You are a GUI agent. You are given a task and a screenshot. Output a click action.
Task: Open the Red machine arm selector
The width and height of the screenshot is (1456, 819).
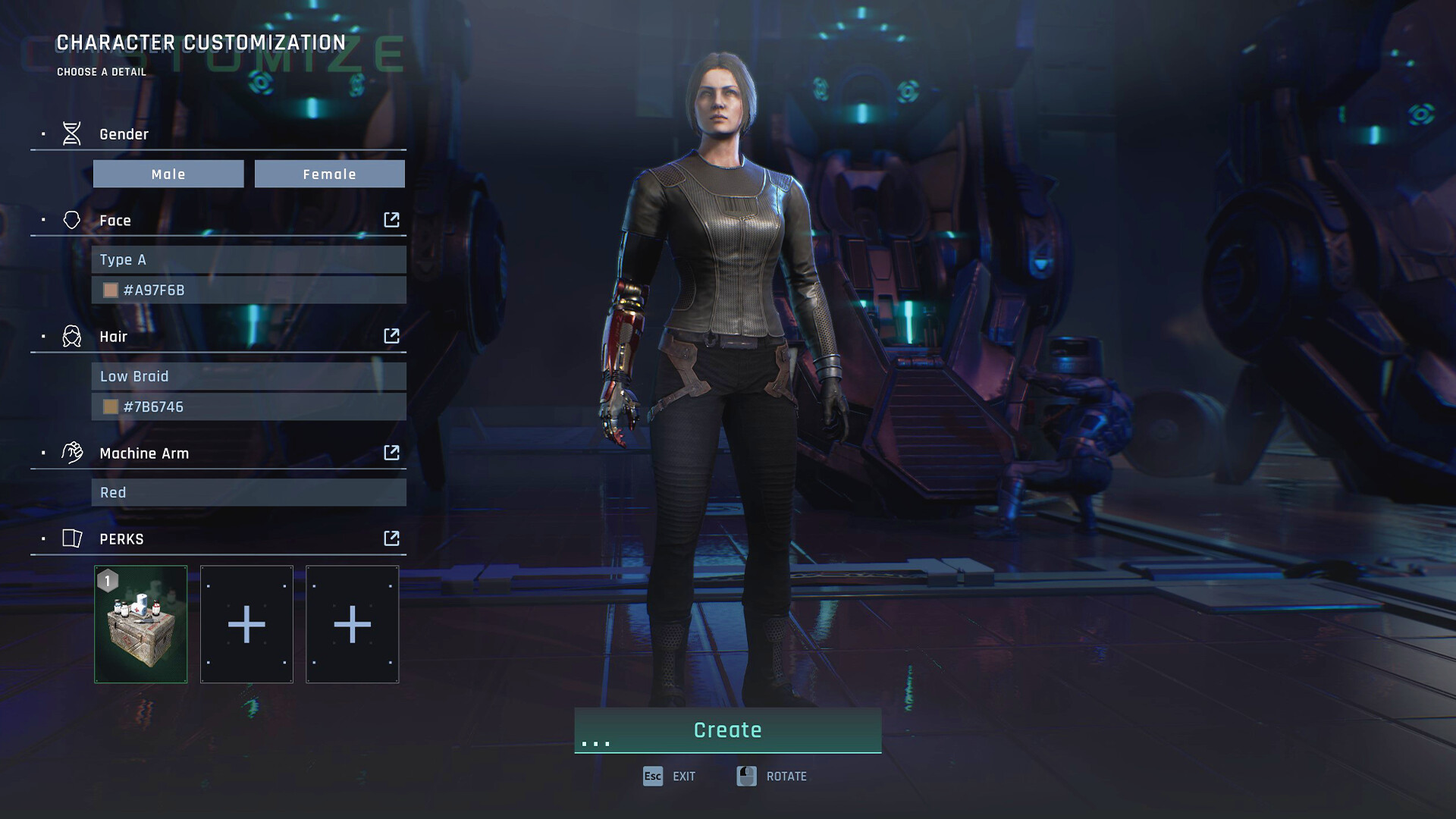249,492
